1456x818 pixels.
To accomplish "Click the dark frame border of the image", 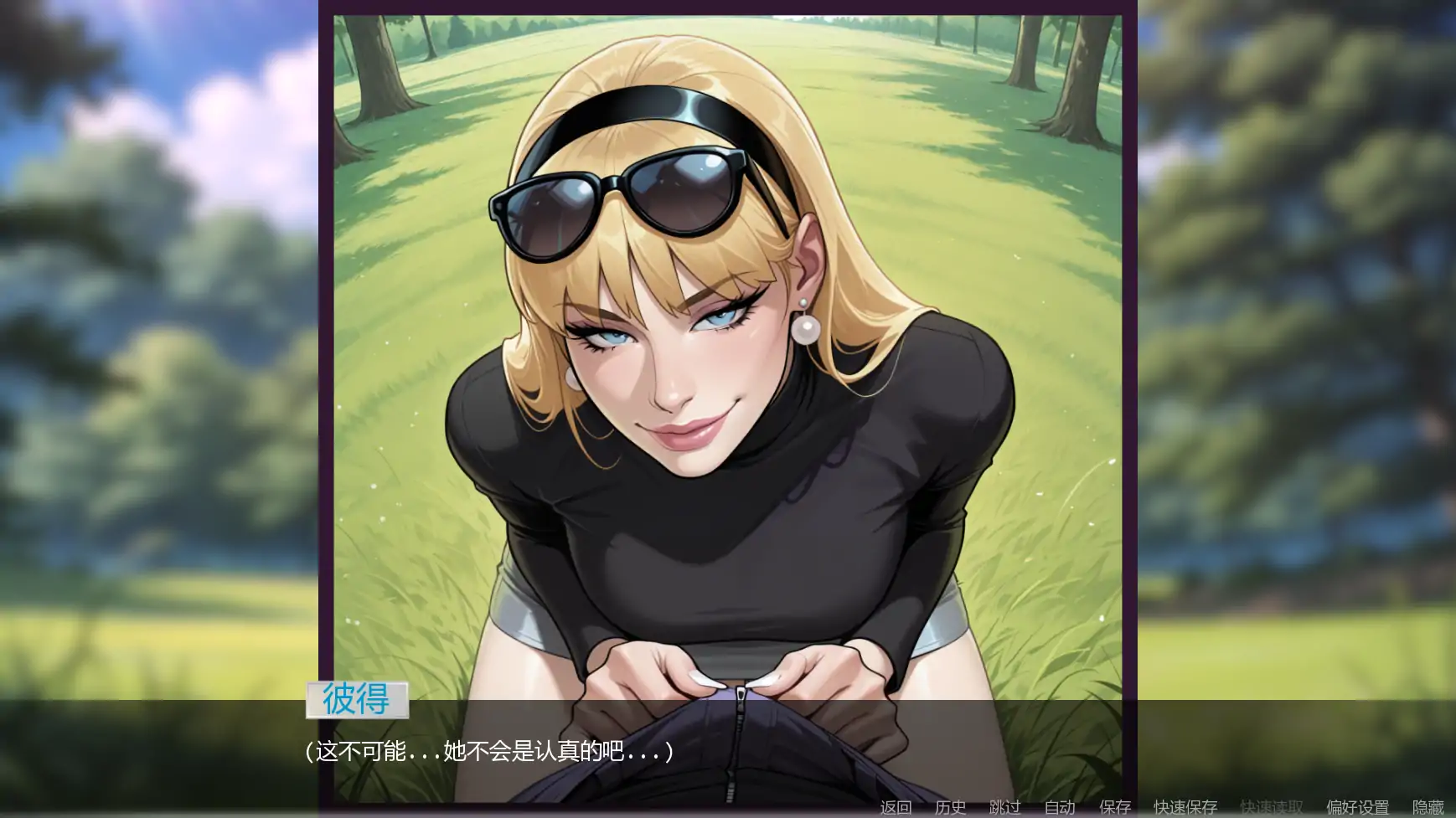I will point(327,335).
